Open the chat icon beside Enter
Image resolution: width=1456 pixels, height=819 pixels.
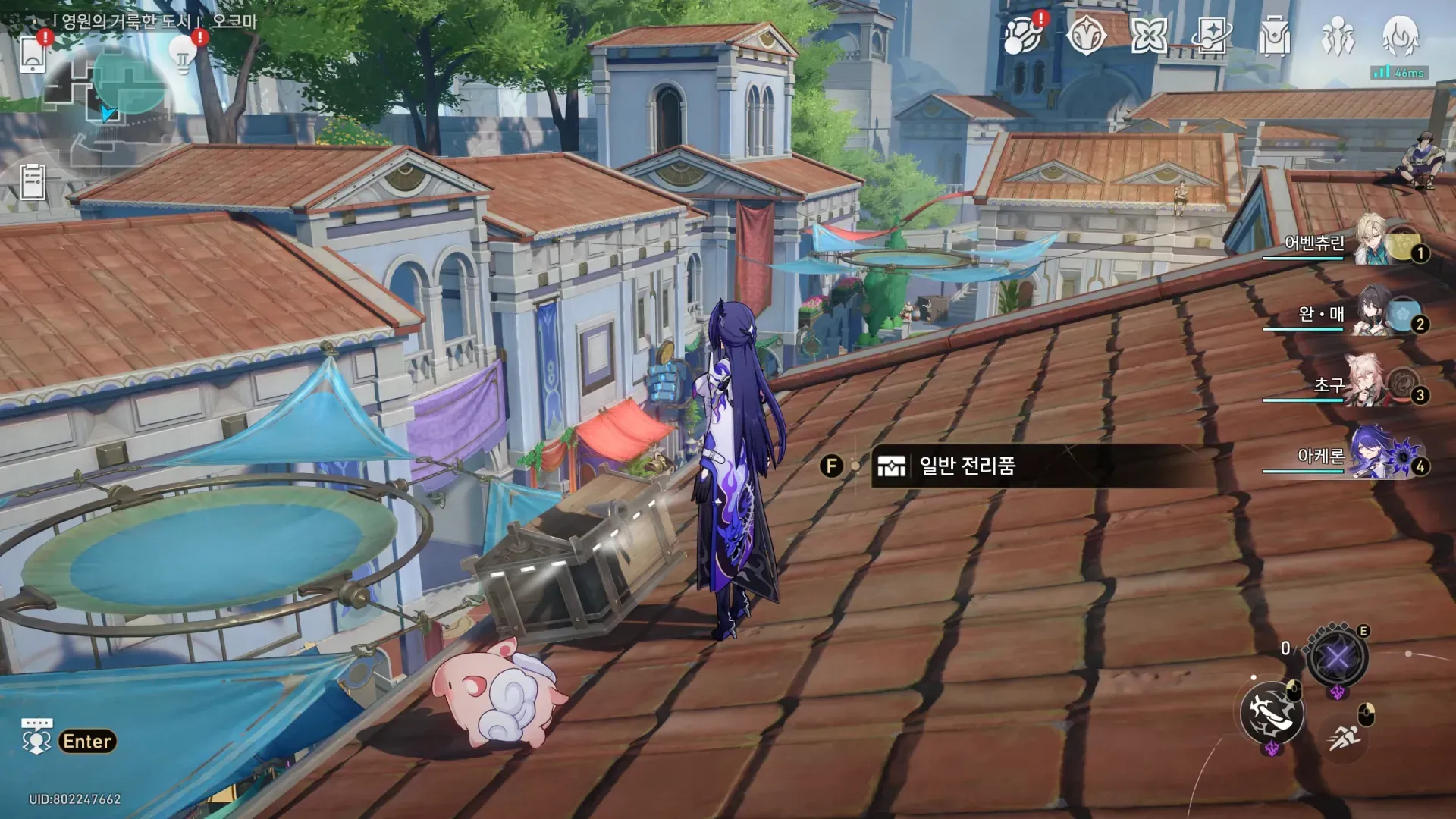(x=36, y=736)
